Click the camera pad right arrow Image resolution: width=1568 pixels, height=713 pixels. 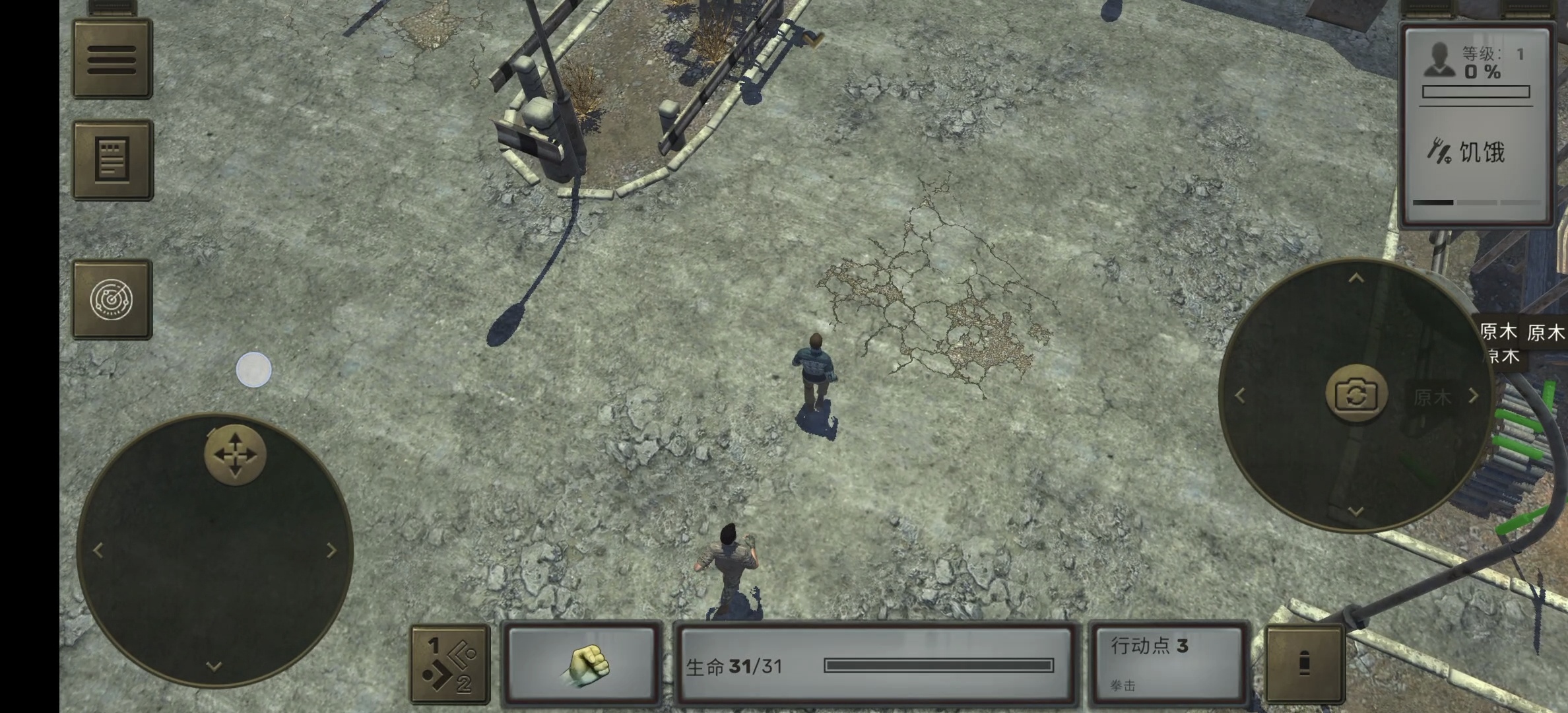click(x=1474, y=395)
